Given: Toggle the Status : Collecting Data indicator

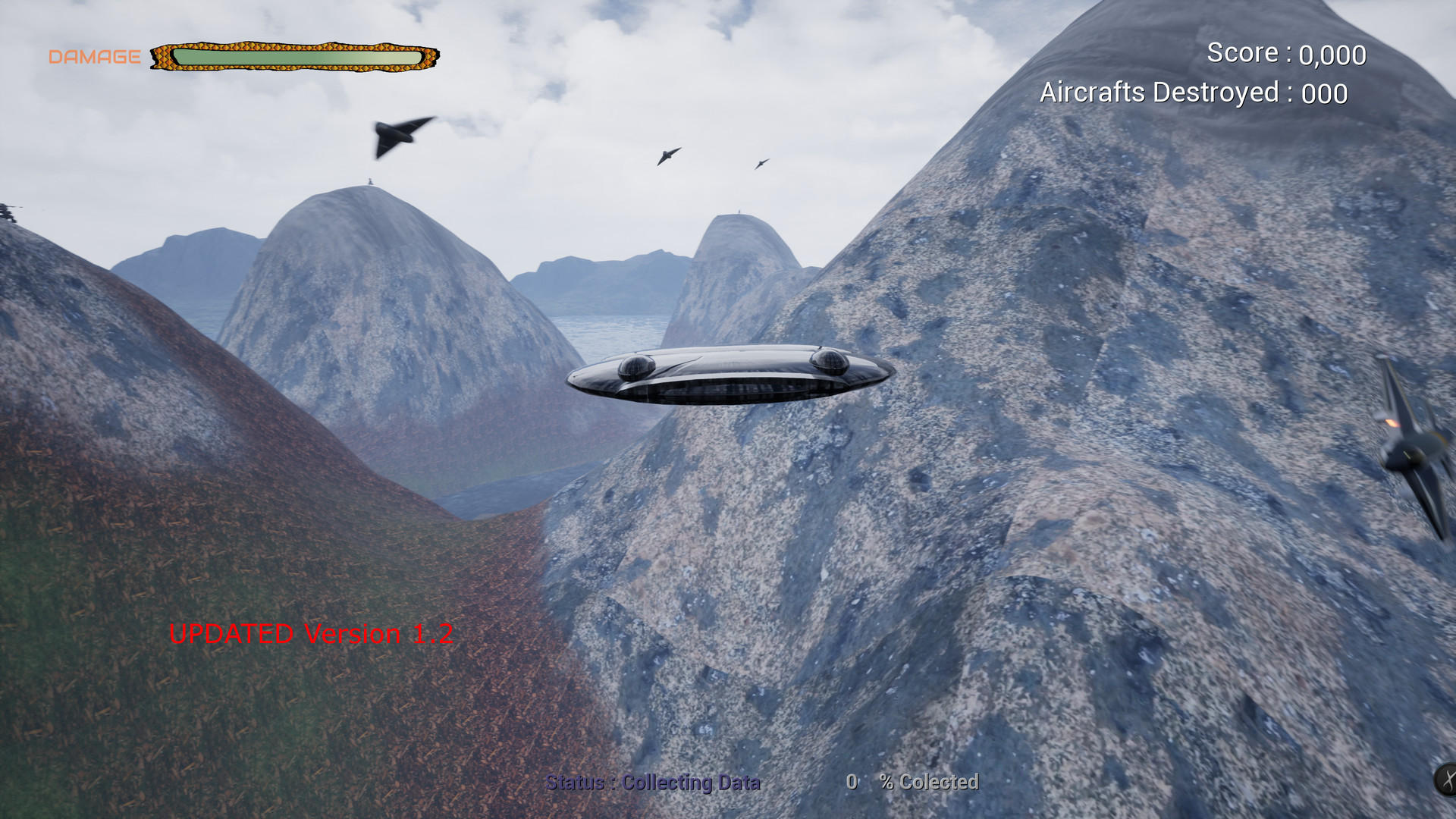Looking at the screenshot, I should click(654, 783).
